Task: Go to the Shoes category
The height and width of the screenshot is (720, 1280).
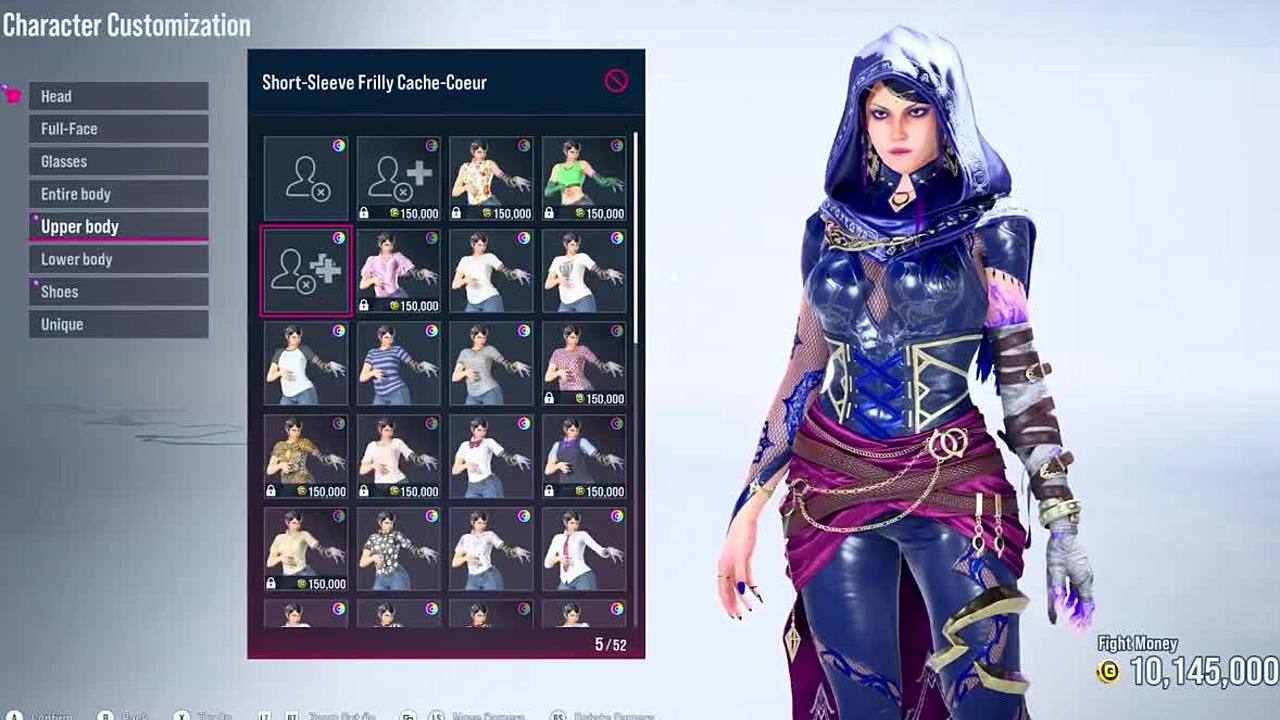Action: pos(118,291)
